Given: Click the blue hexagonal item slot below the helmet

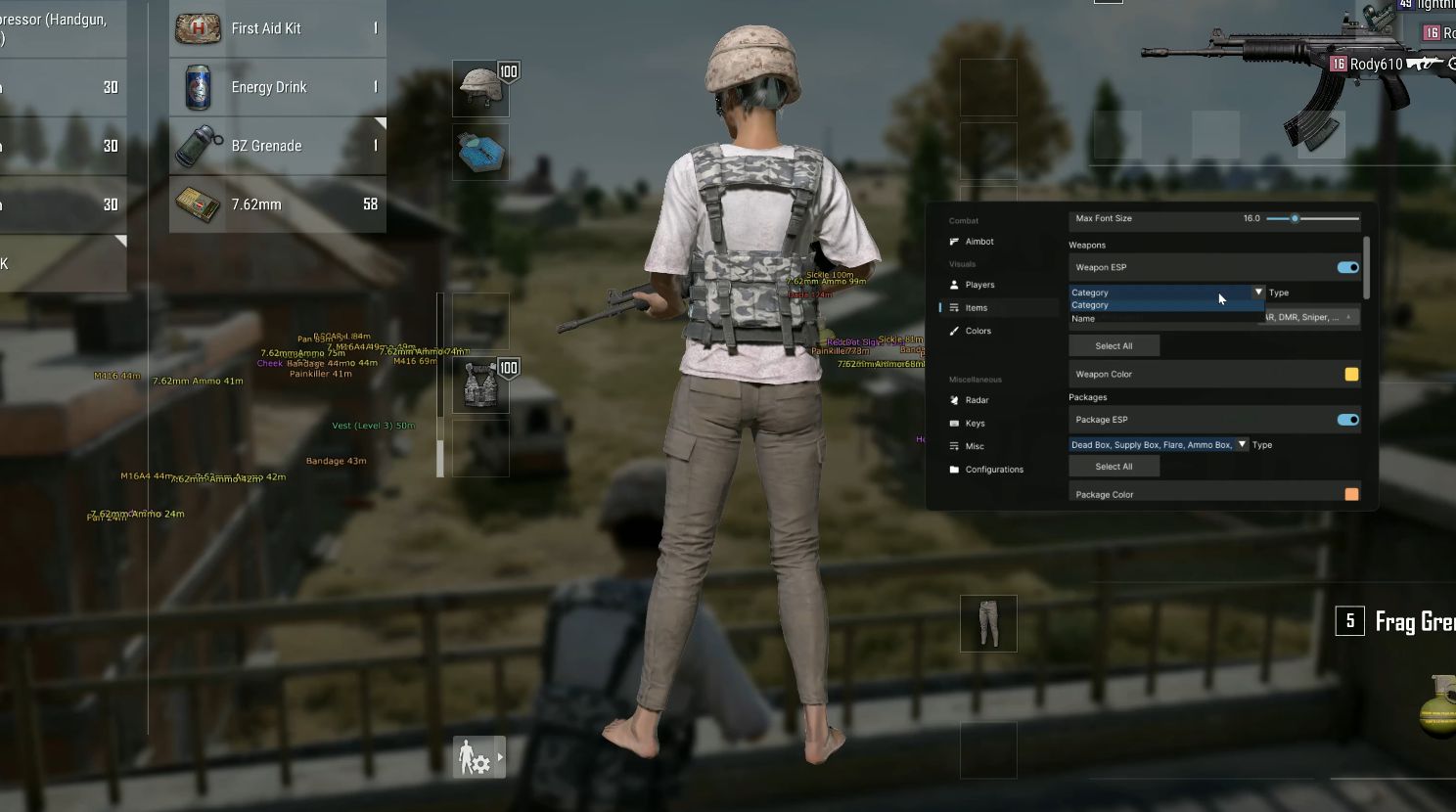Looking at the screenshot, I should point(480,153).
